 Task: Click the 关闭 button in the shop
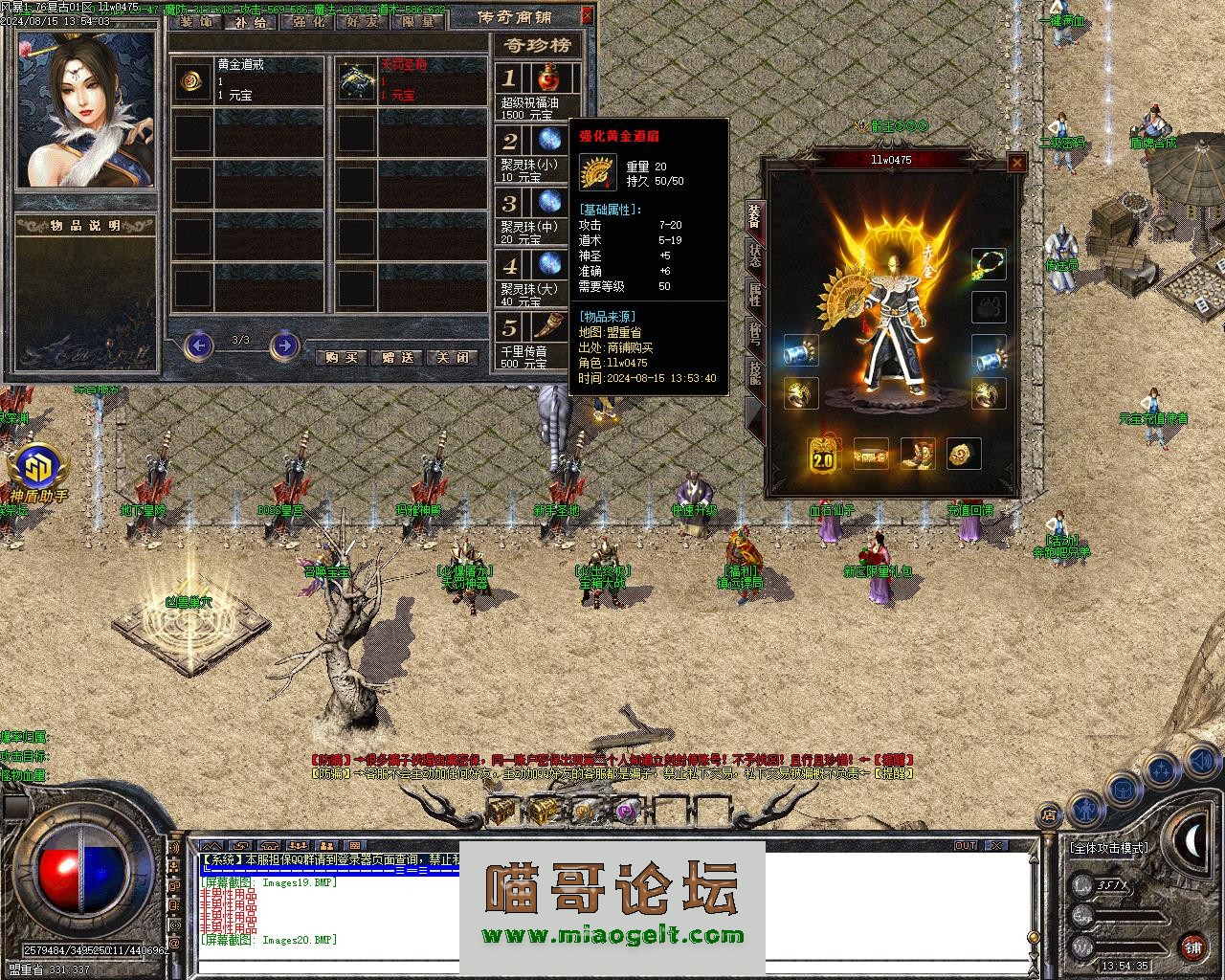(454, 357)
